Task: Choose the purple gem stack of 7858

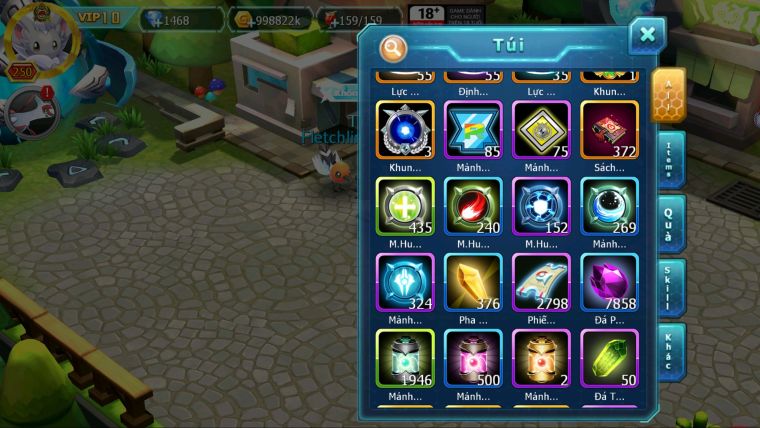Action: pos(609,282)
